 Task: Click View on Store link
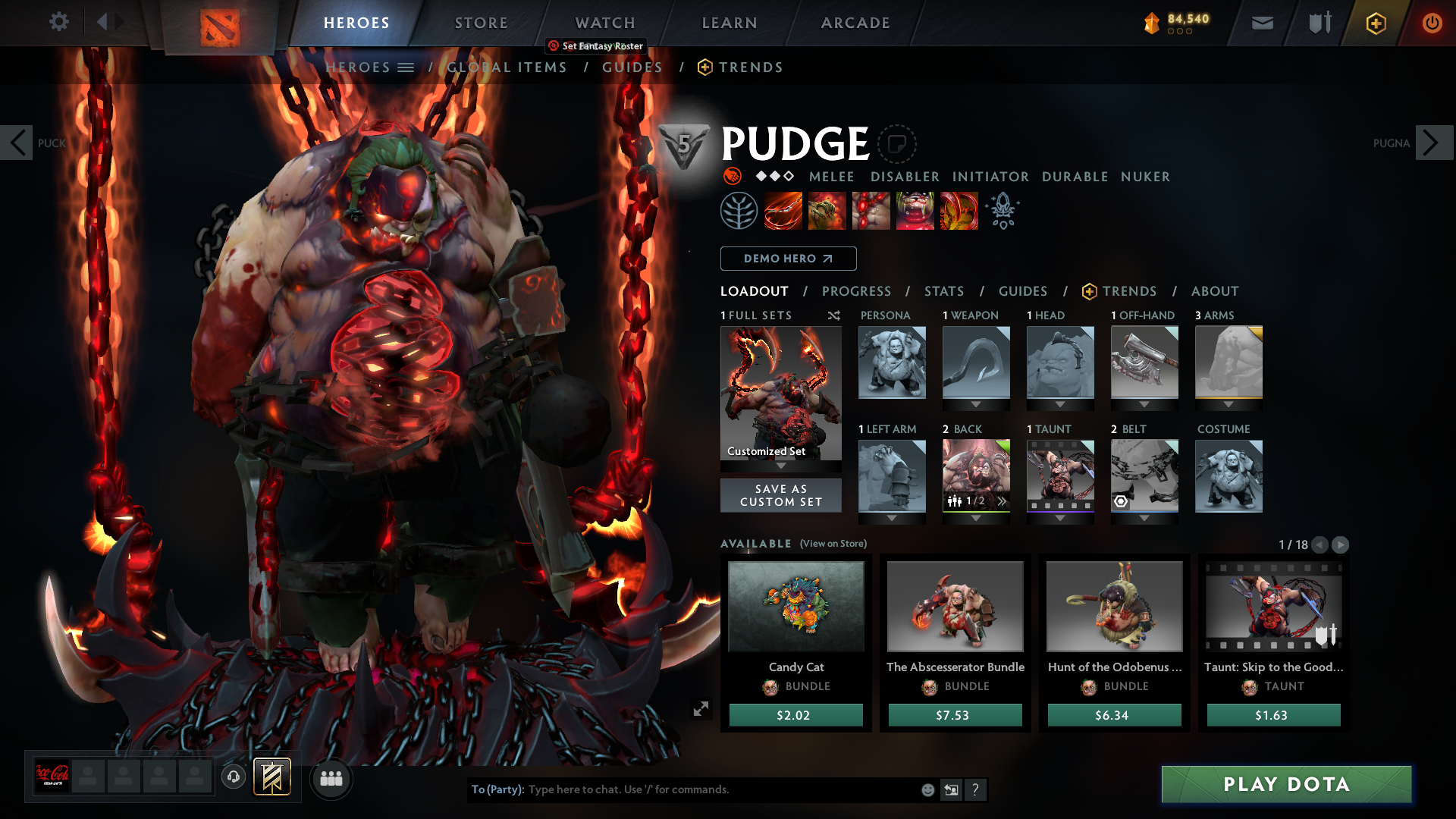(832, 544)
